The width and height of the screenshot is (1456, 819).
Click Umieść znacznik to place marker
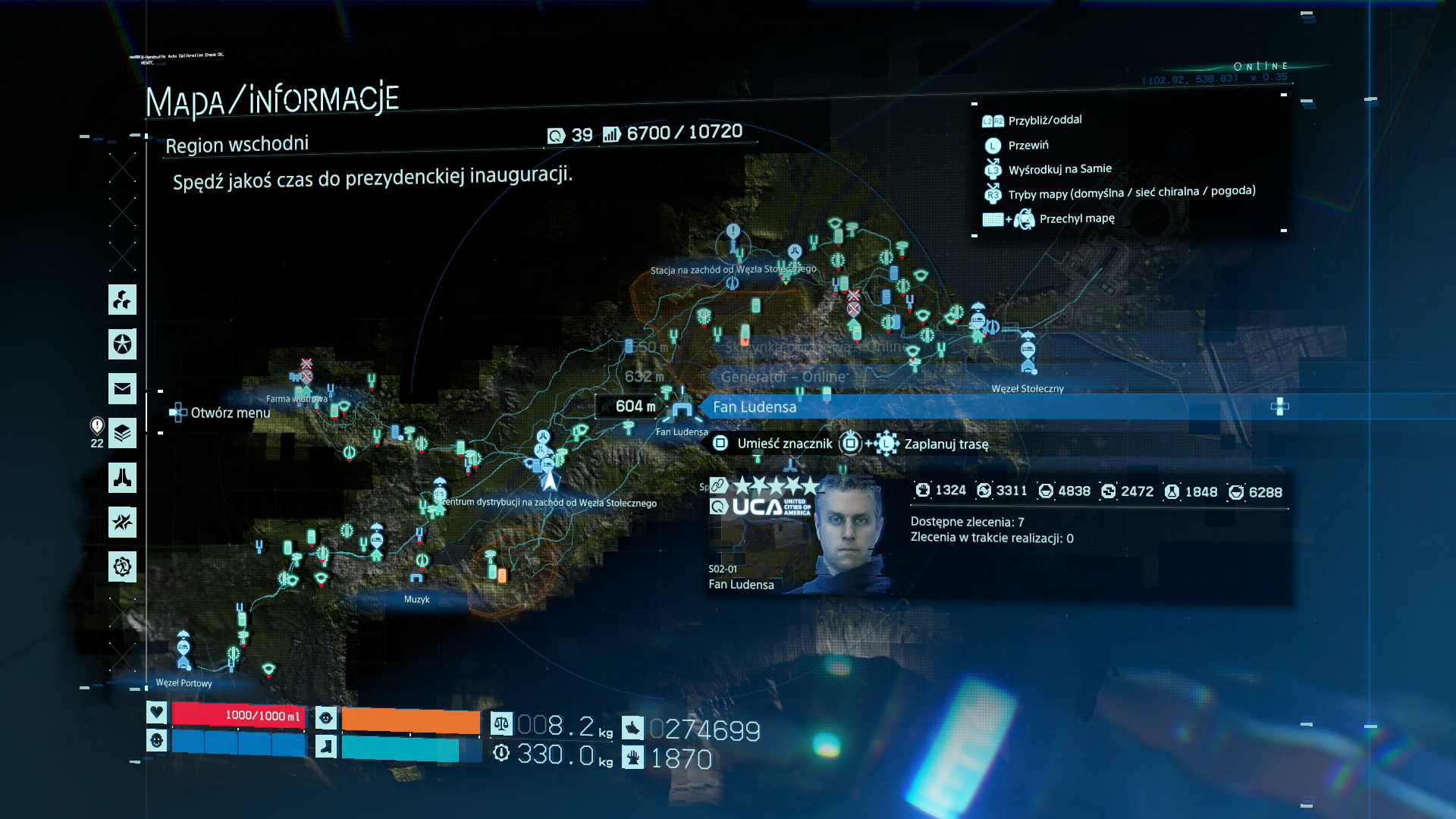(784, 444)
